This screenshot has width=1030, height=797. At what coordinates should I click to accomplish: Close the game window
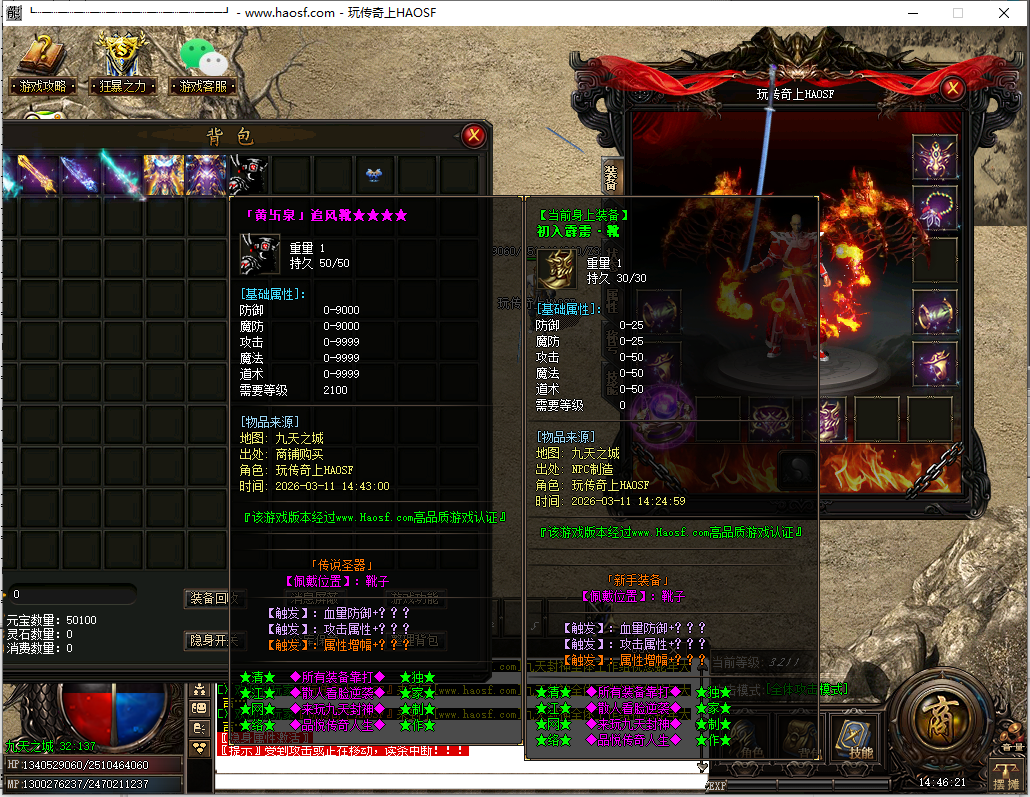tap(1003, 13)
